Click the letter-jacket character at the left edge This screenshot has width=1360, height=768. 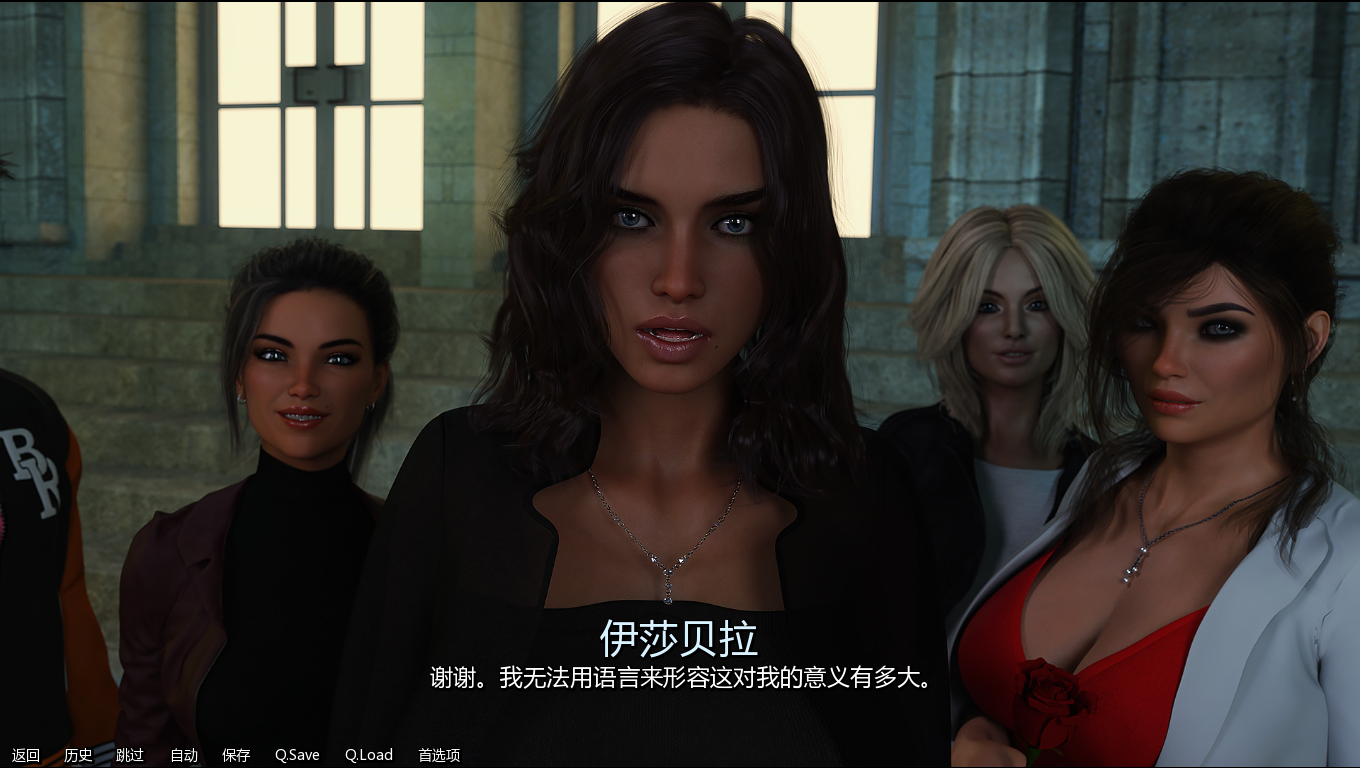pyautogui.click(x=30, y=480)
